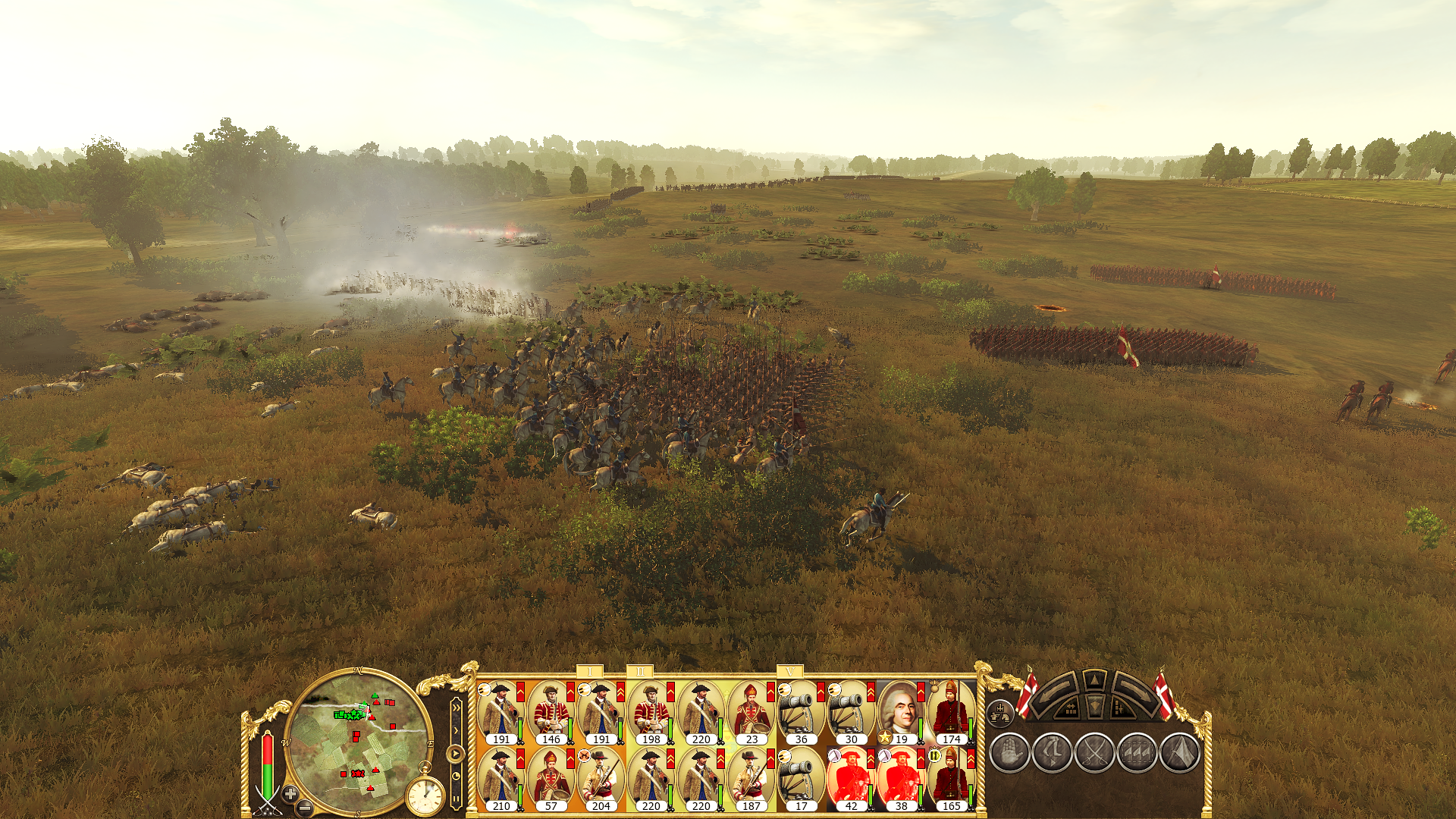Toggle run mode with the legs button
Image resolution: width=1456 pixels, height=819 pixels.
[x=1052, y=753]
